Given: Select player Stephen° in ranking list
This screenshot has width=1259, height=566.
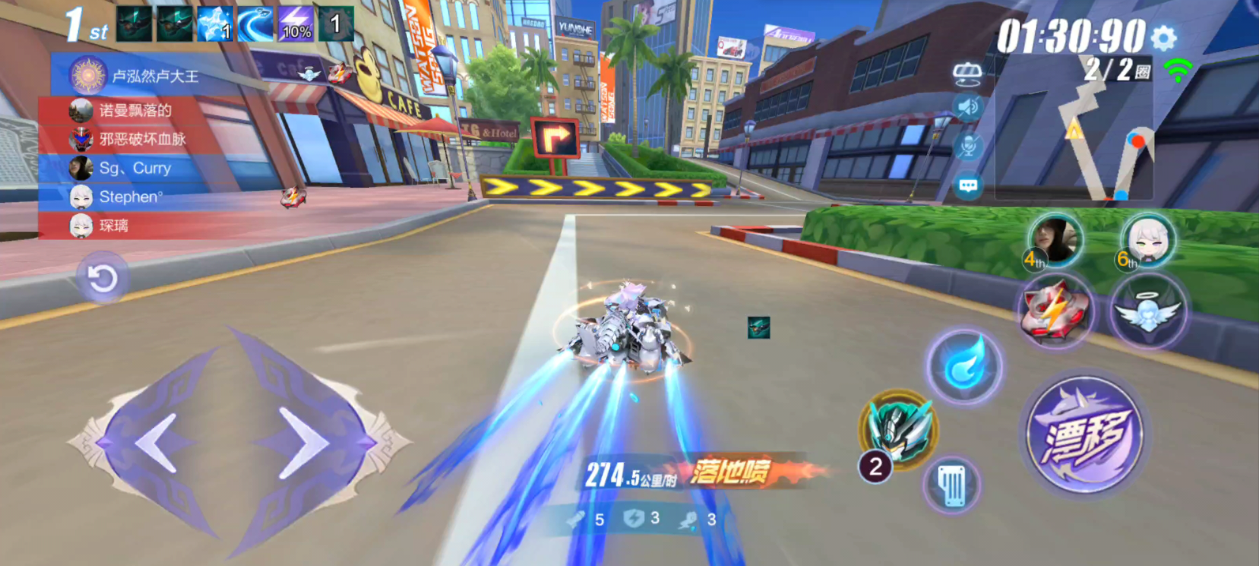Looking at the screenshot, I should tap(130, 197).
